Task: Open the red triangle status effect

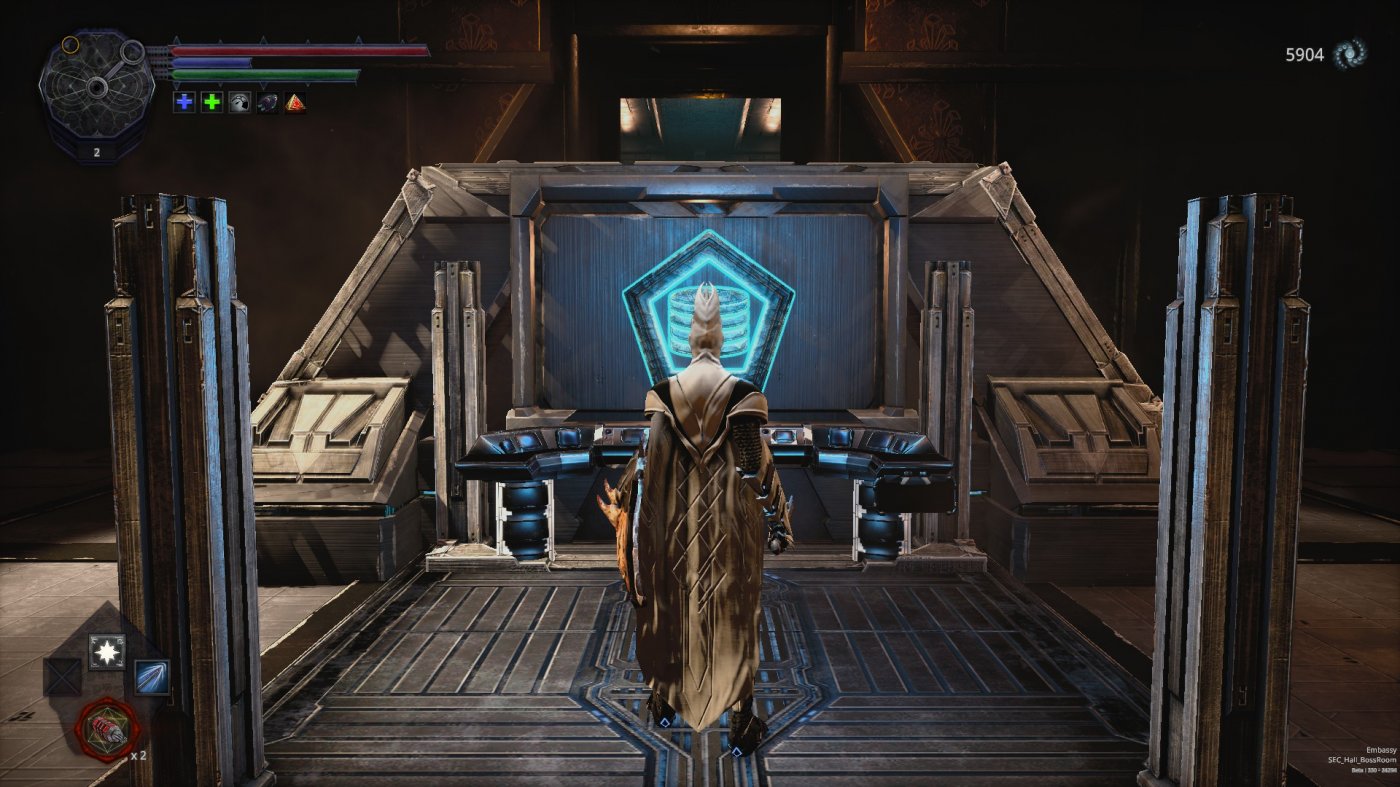Action: [x=295, y=102]
